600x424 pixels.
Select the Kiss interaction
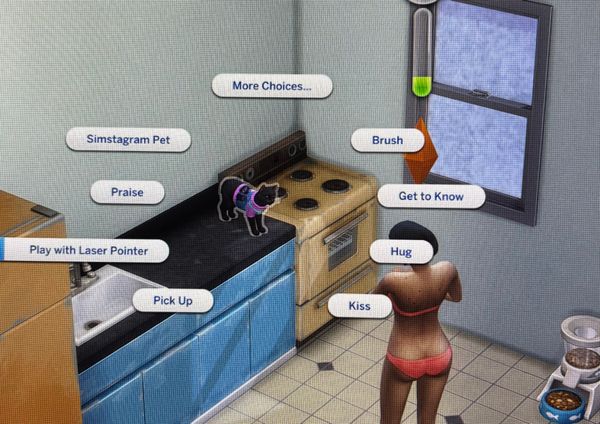[358, 304]
